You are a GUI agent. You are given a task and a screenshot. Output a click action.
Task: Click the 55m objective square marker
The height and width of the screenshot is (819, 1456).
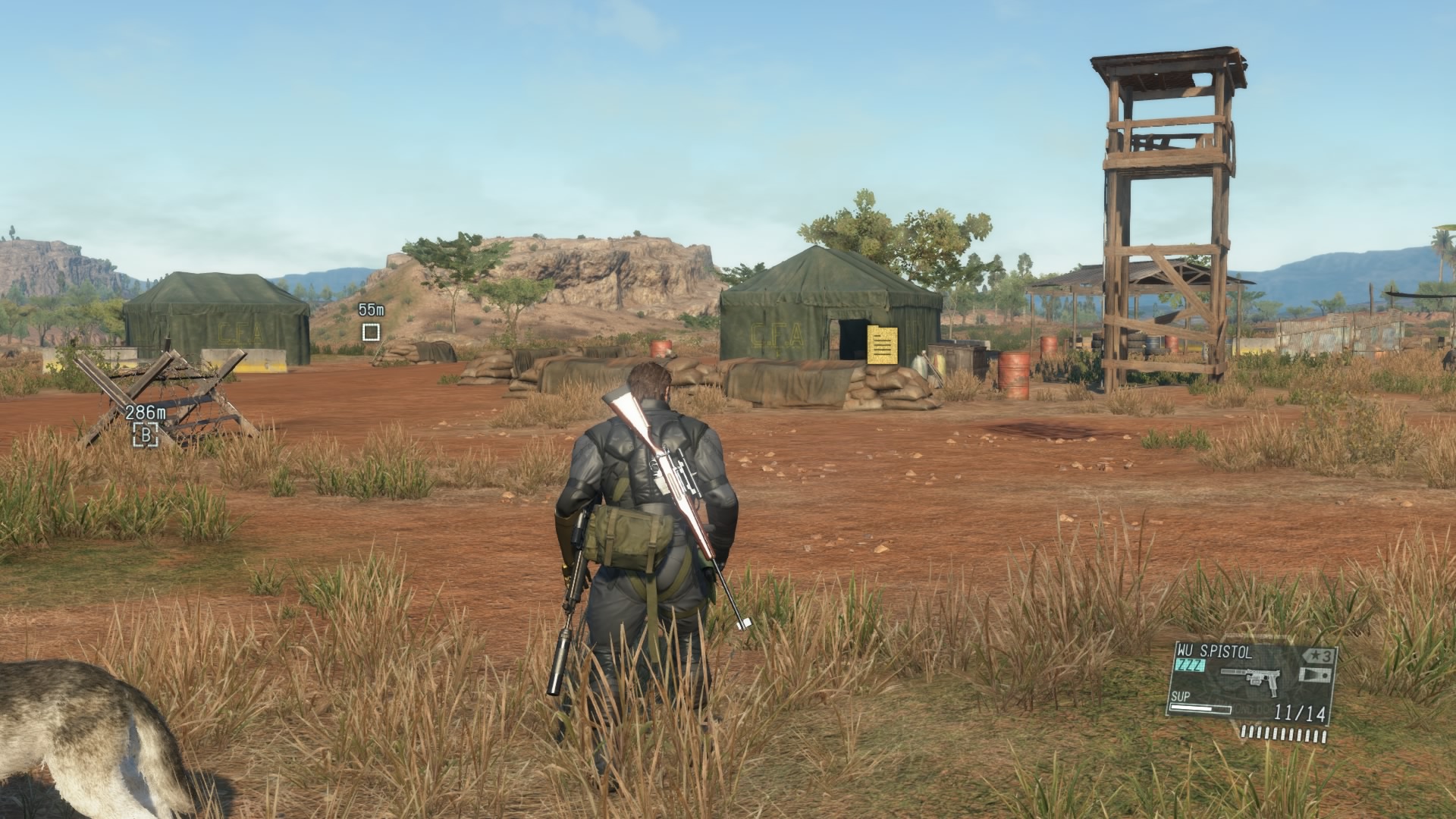371,331
